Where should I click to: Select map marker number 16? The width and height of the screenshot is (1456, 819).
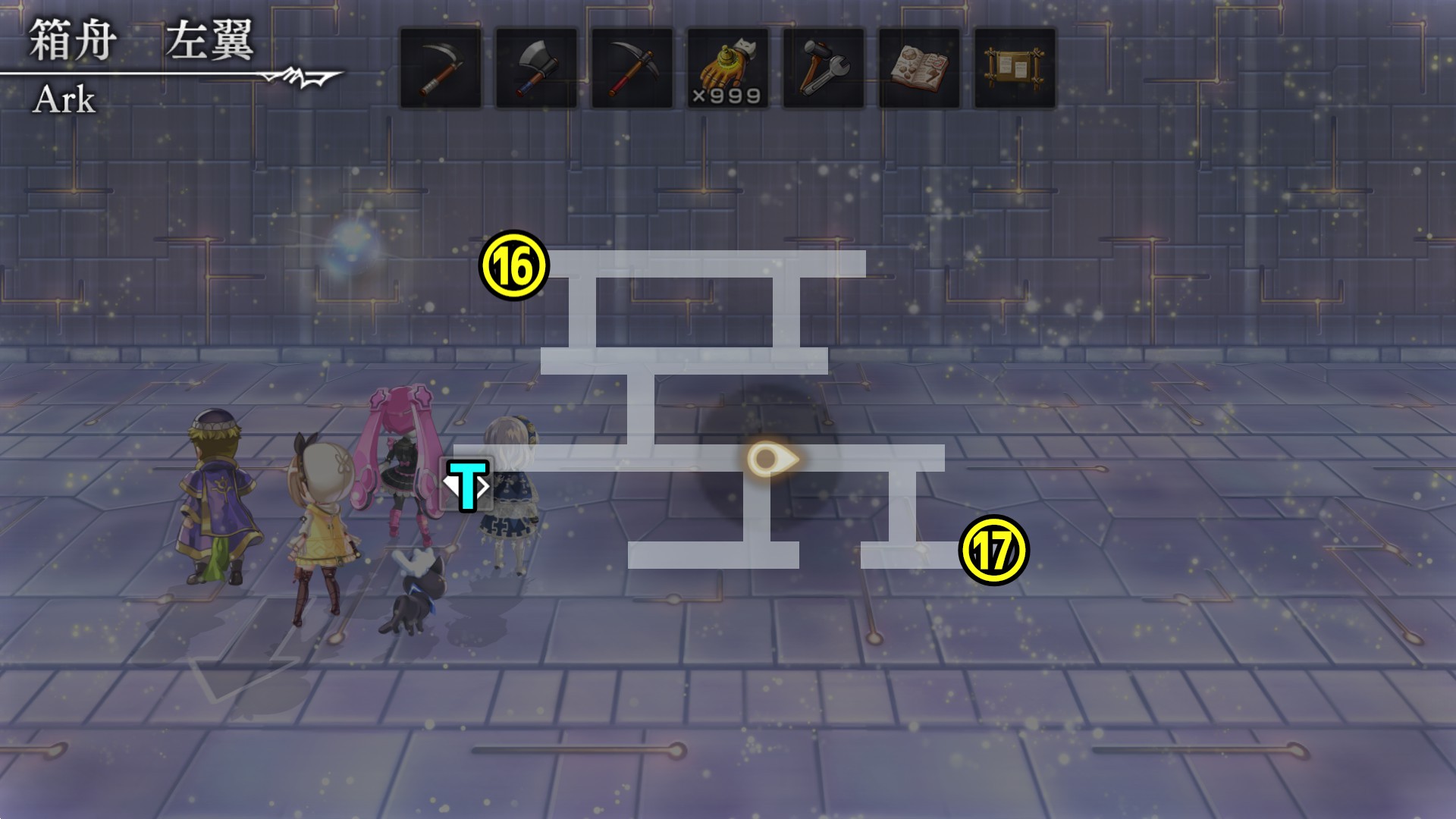tap(514, 265)
